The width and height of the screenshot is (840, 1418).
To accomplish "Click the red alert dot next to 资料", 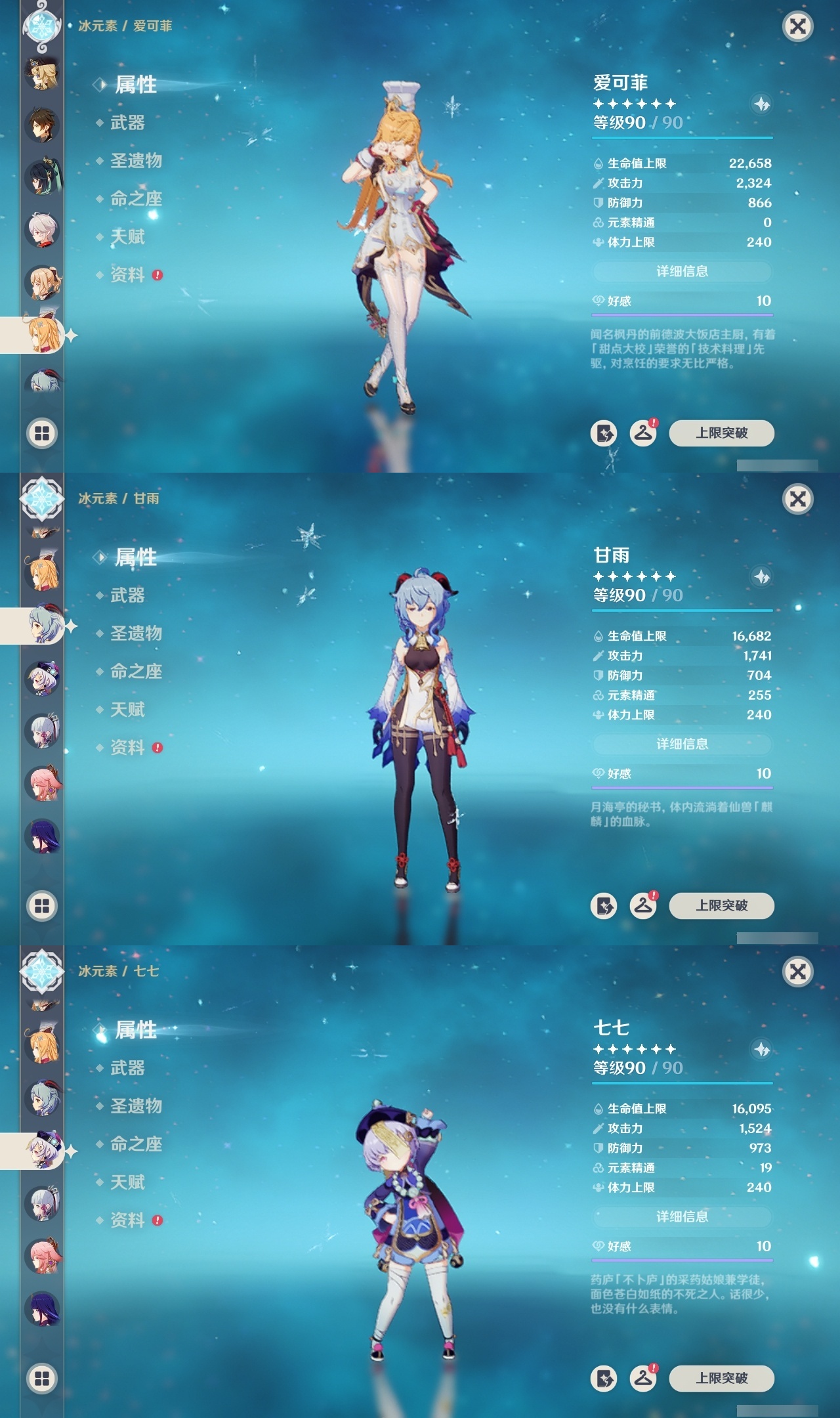I will click(x=157, y=275).
